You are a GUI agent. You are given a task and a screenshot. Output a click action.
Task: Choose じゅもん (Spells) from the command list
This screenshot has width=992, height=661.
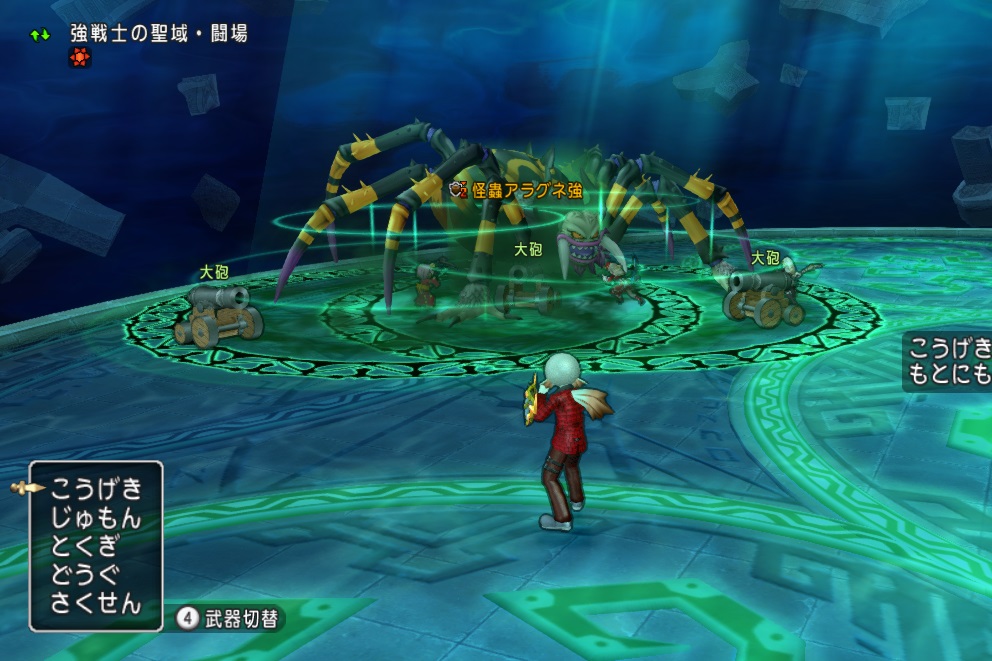[96, 518]
